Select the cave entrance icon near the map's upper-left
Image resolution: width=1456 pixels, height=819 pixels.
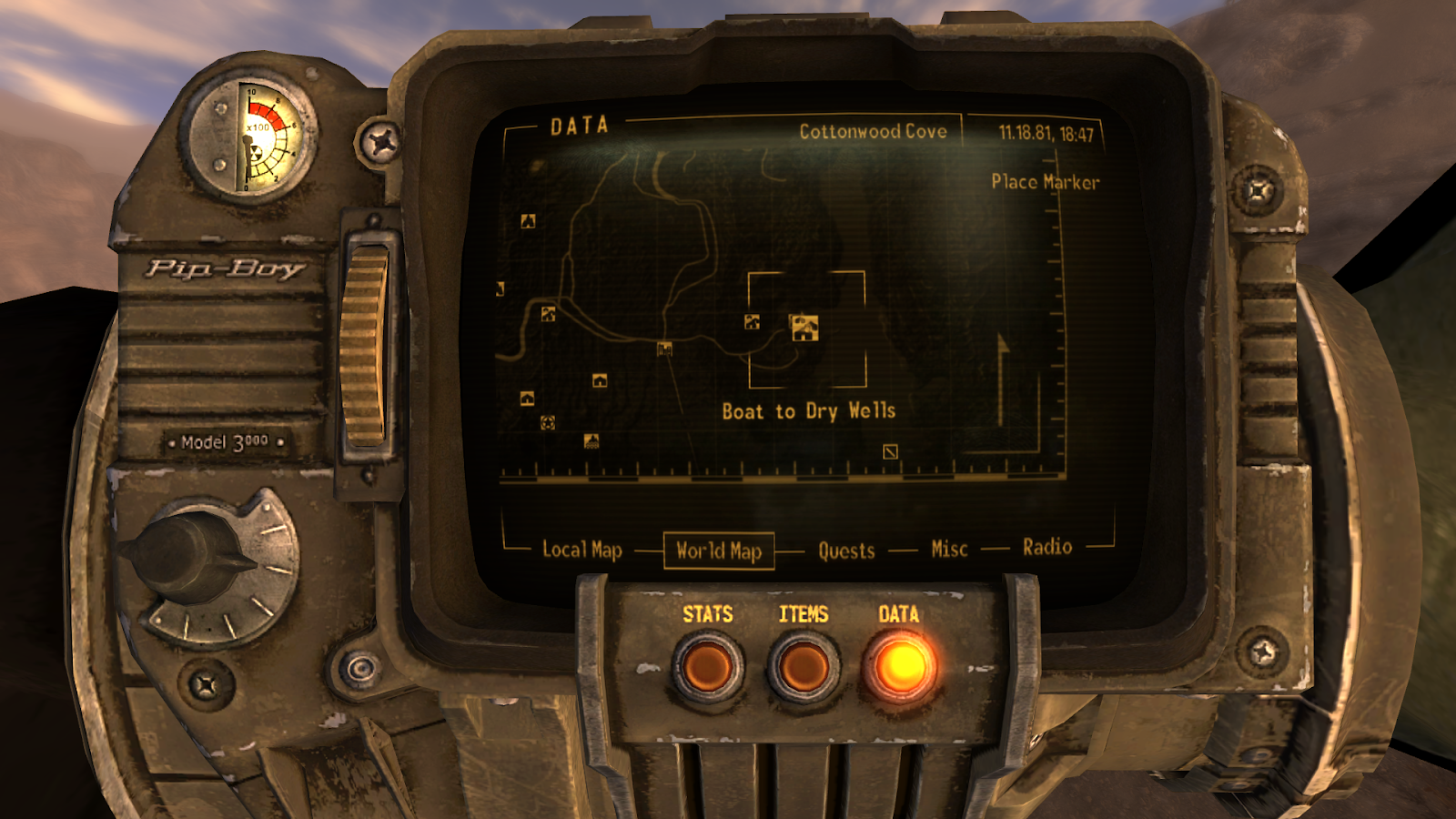coord(529,221)
